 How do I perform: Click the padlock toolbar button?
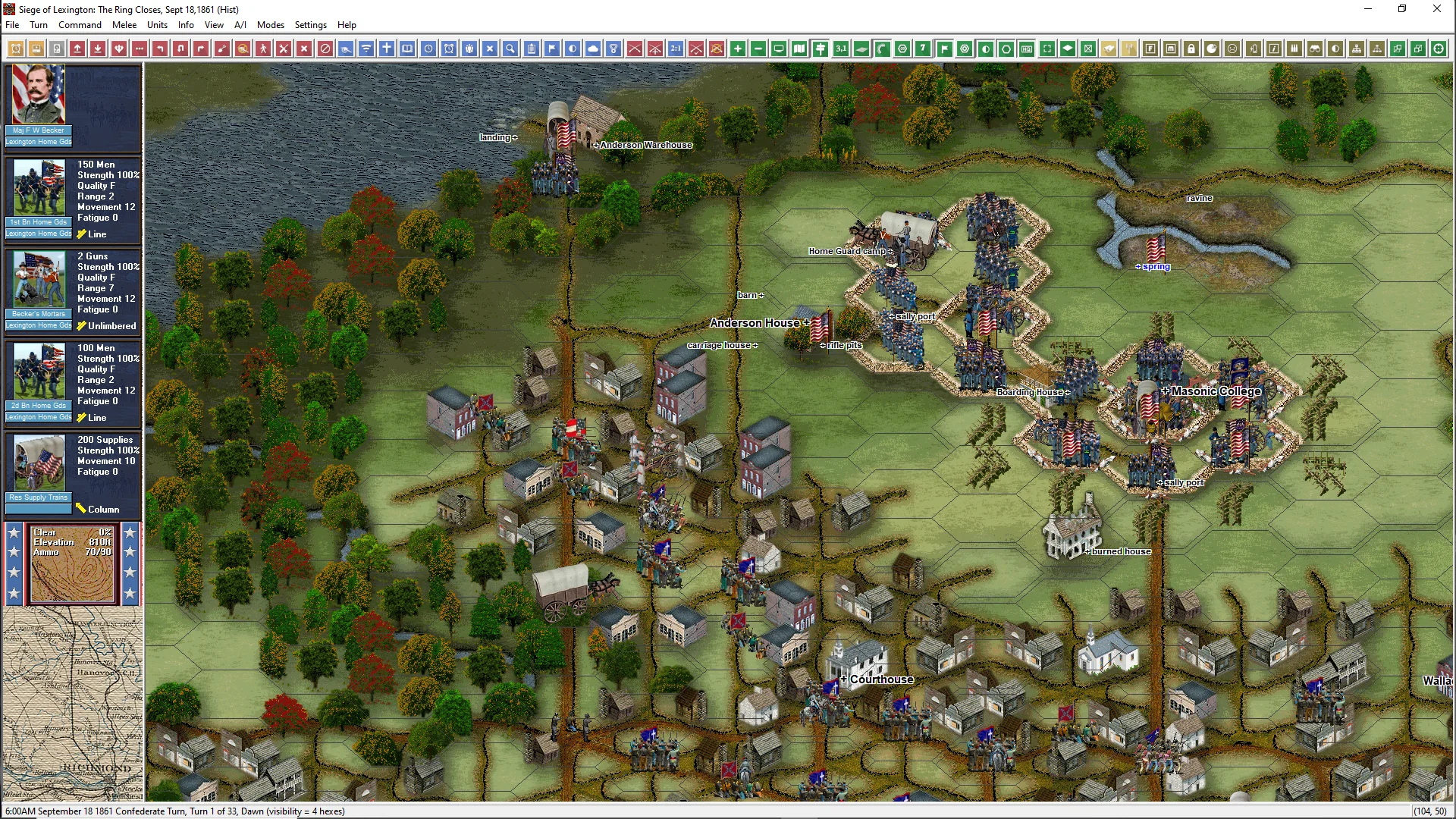pyautogui.click(x=1191, y=49)
